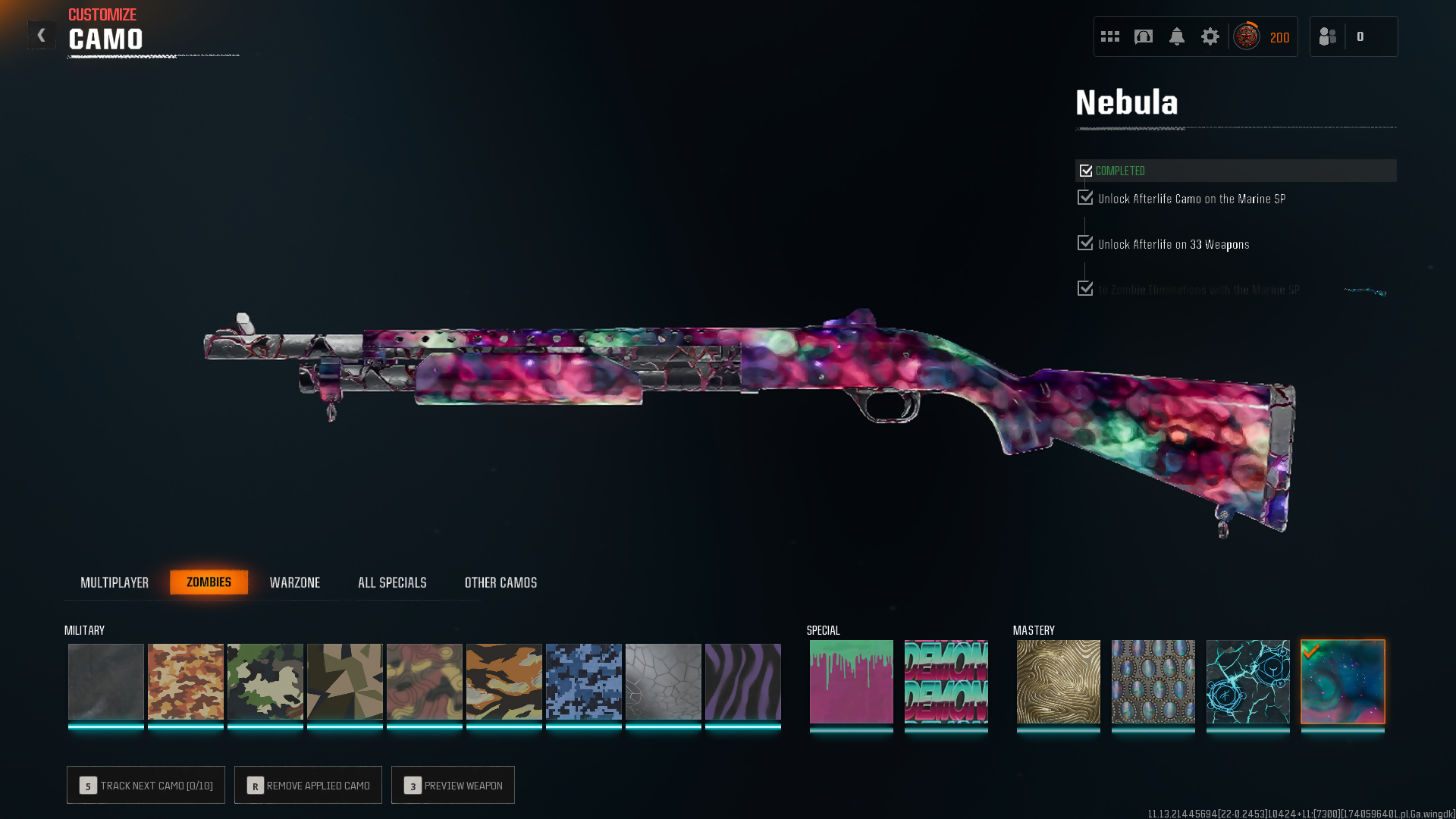
Task: Click the Preview Weapon button
Action: pyautogui.click(x=453, y=785)
